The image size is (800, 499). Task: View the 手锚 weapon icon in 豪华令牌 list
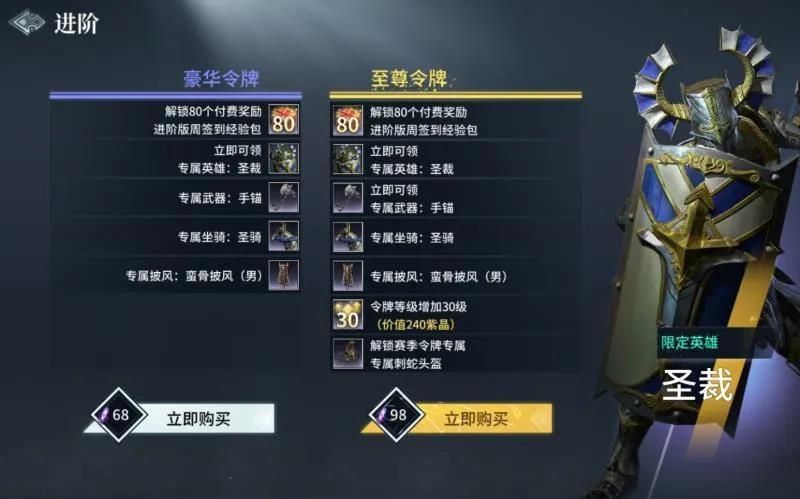(x=284, y=197)
